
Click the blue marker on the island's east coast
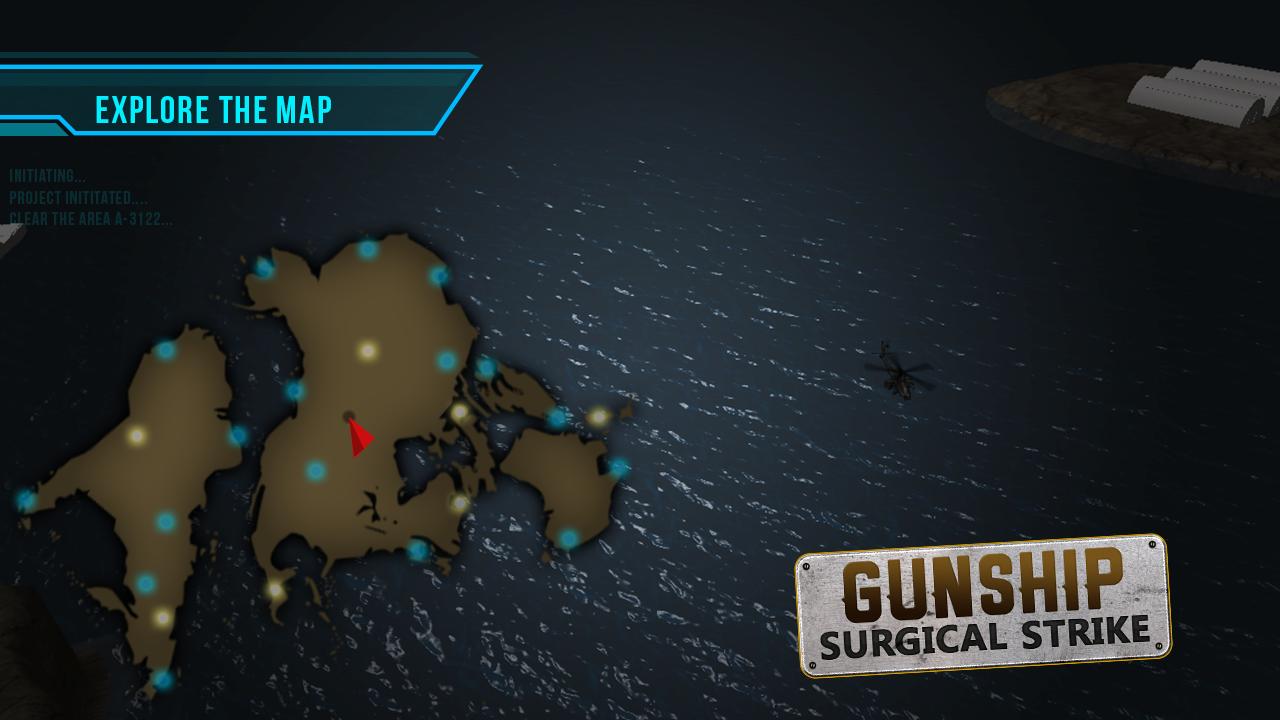pos(444,358)
